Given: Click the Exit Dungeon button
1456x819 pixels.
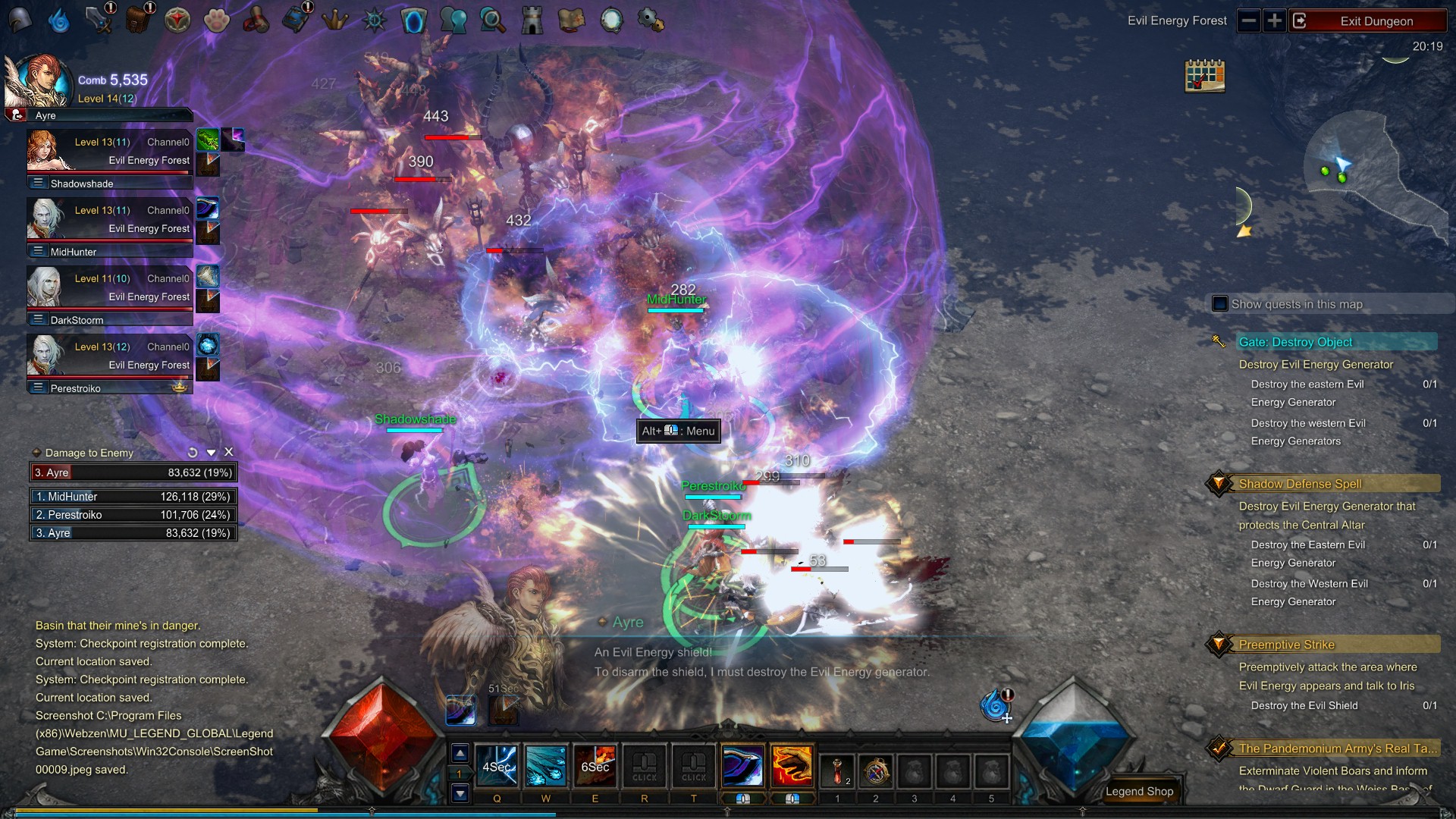Looking at the screenshot, I should click(x=1376, y=21).
